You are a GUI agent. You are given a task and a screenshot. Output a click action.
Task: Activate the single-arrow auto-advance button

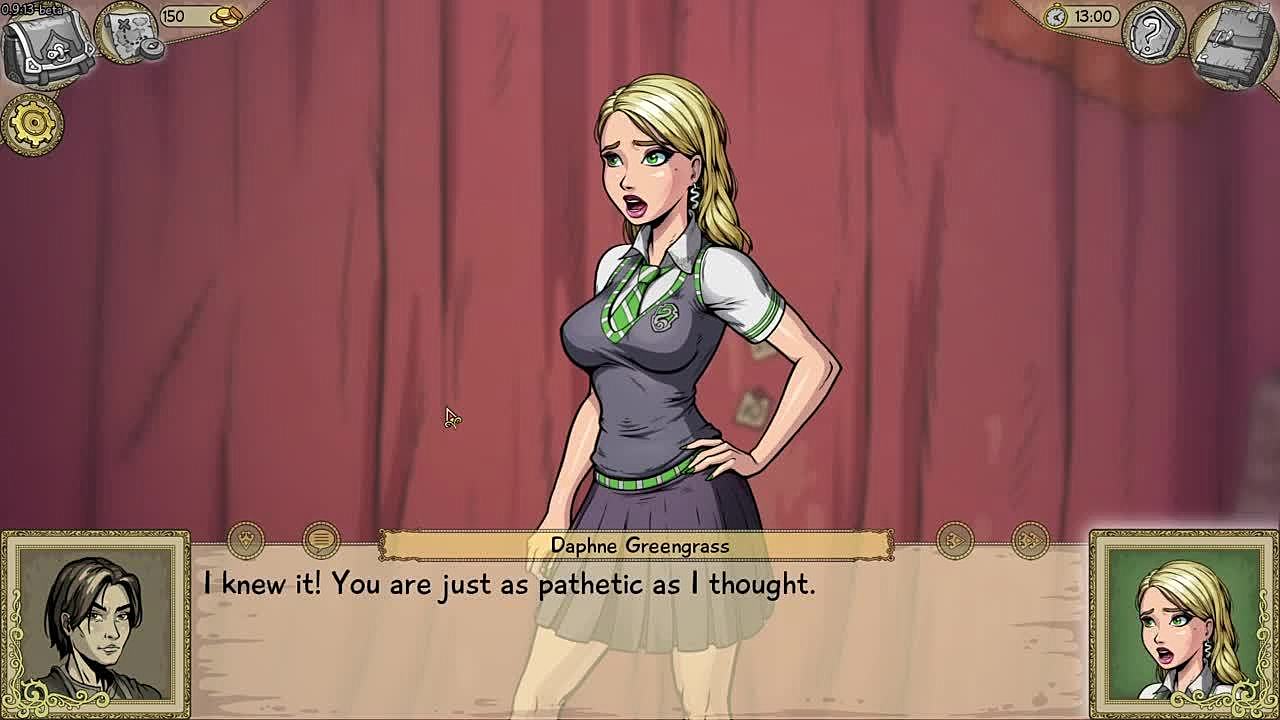tap(955, 541)
